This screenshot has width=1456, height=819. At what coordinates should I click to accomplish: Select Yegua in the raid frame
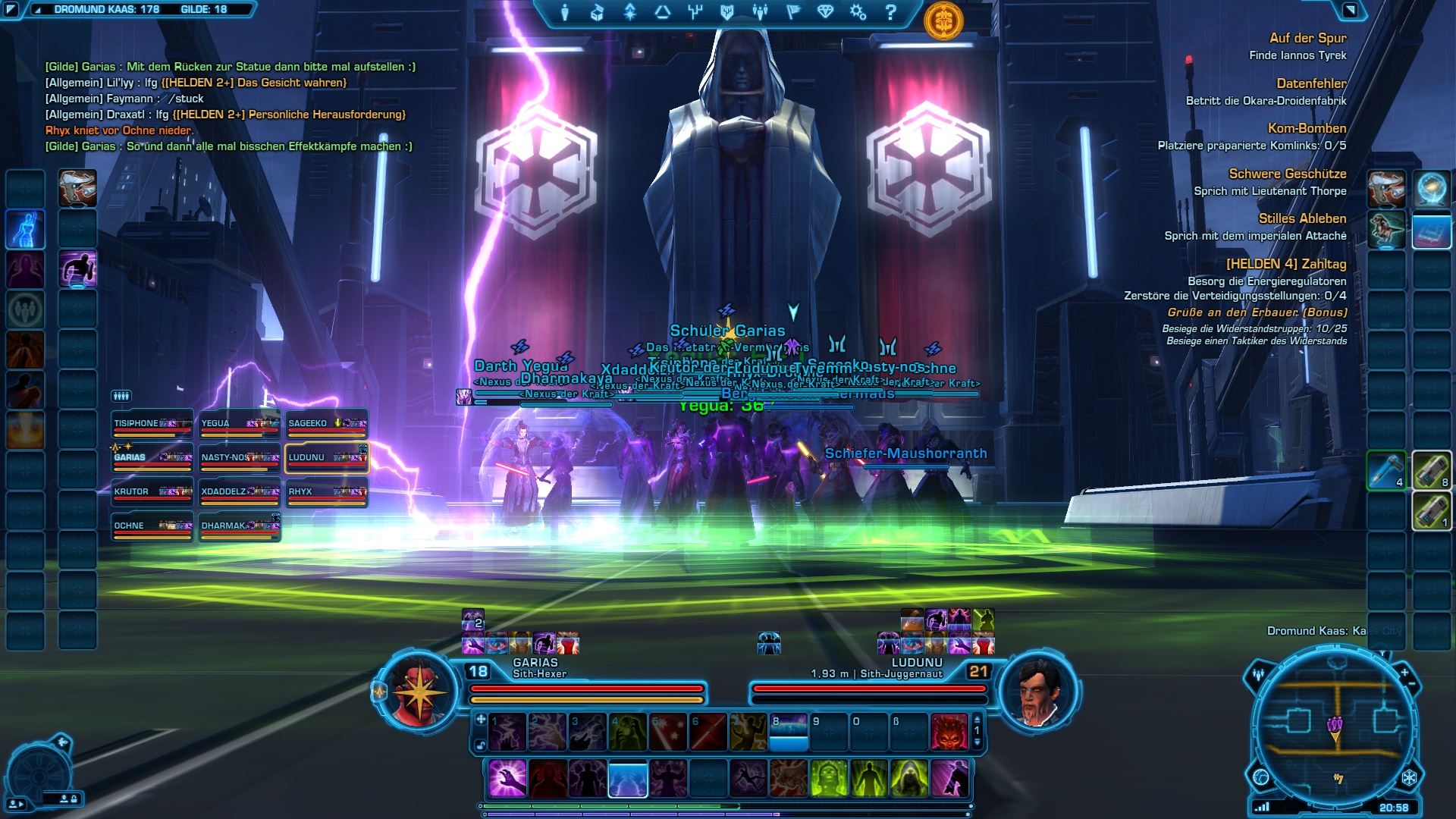pos(240,424)
